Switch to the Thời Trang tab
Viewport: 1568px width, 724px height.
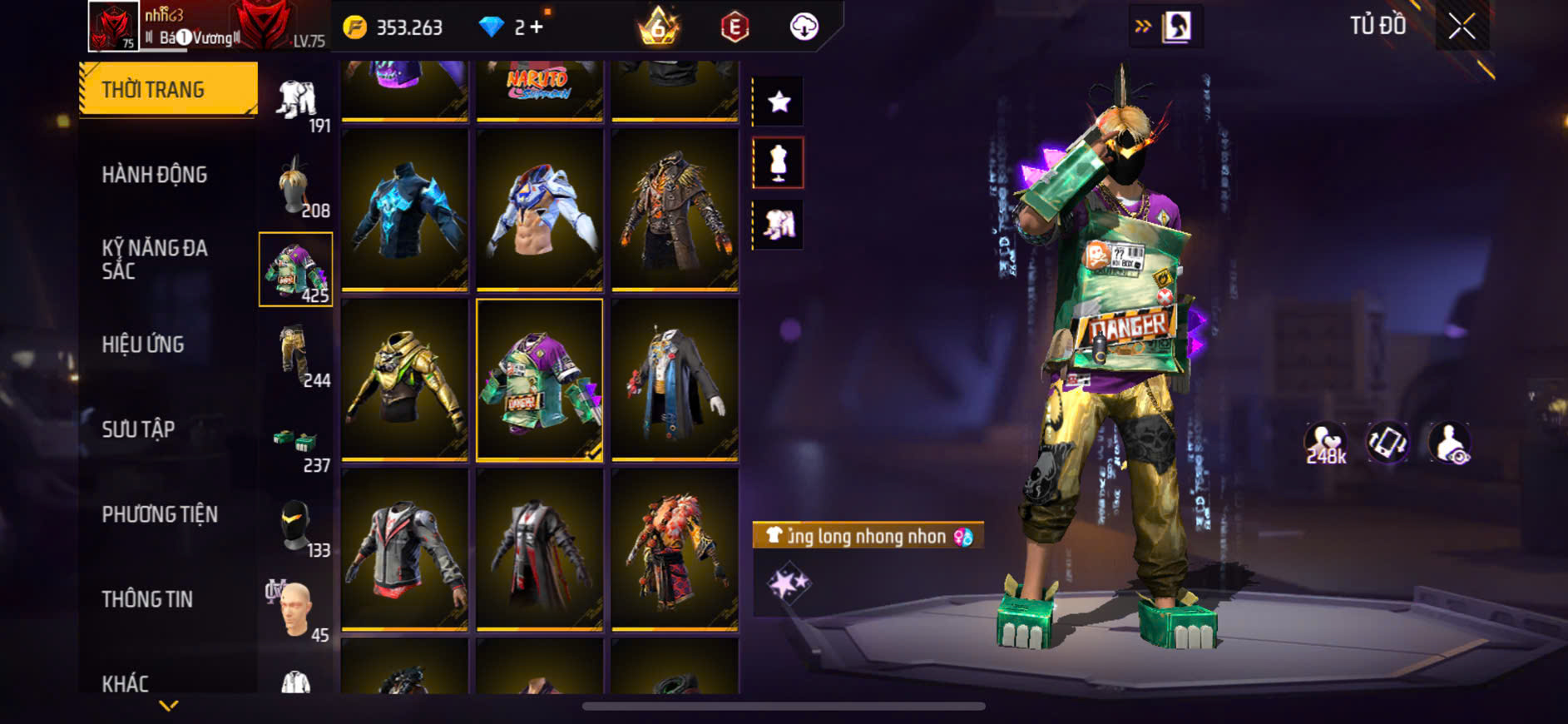tap(168, 89)
